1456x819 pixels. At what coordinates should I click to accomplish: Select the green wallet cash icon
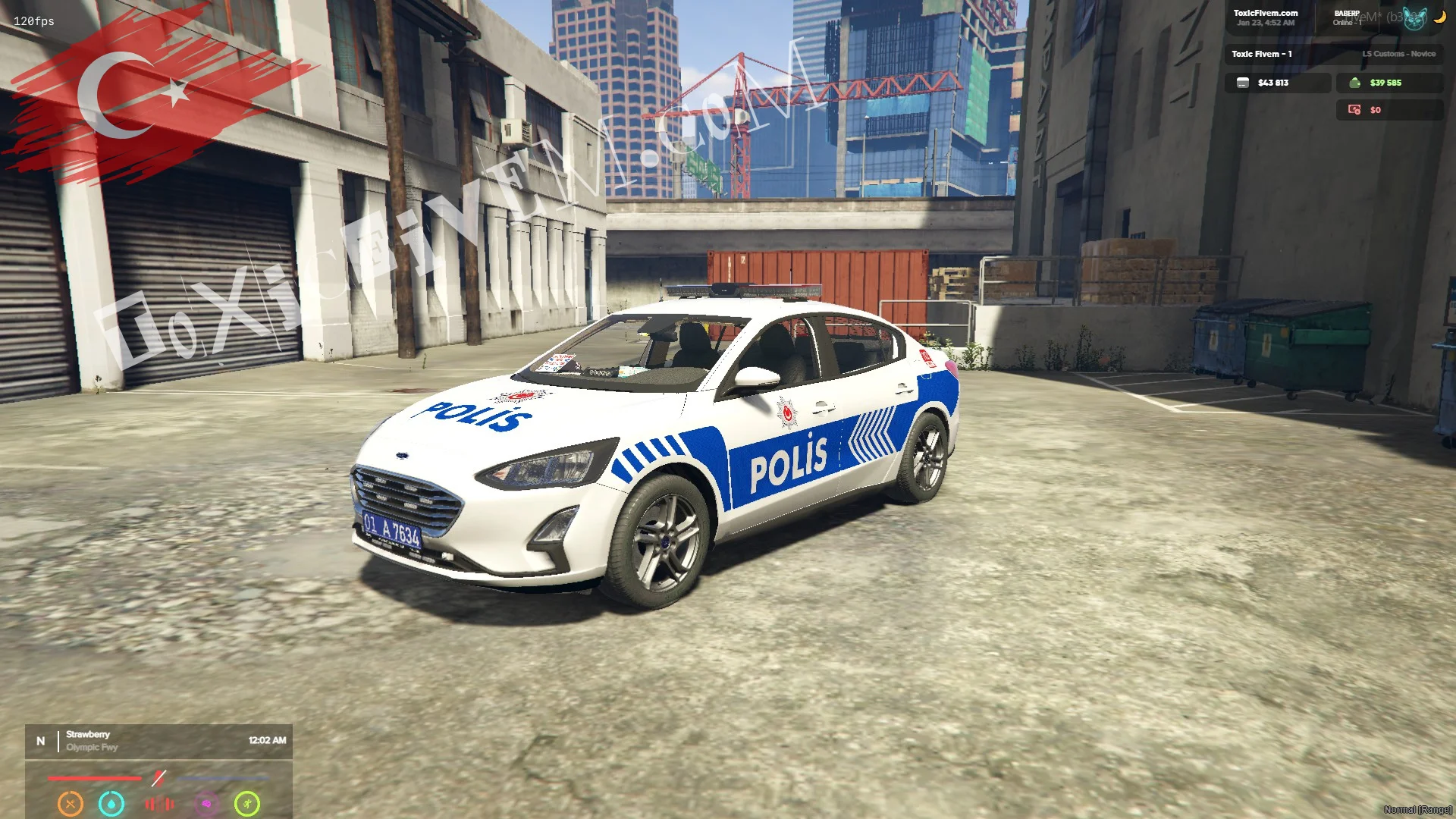coord(1354,83)
